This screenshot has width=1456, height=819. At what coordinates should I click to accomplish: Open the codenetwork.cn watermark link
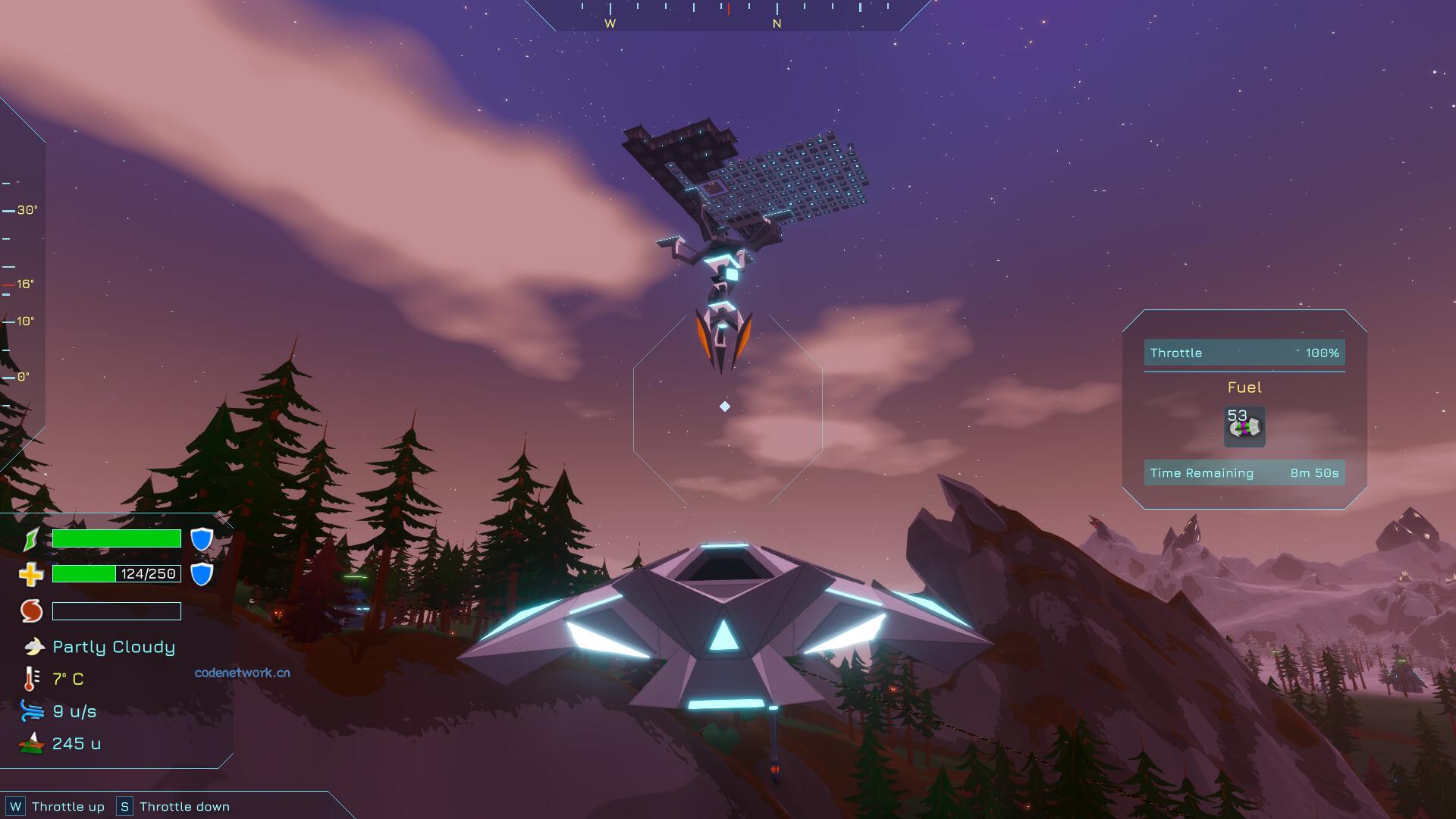(242, 673)
